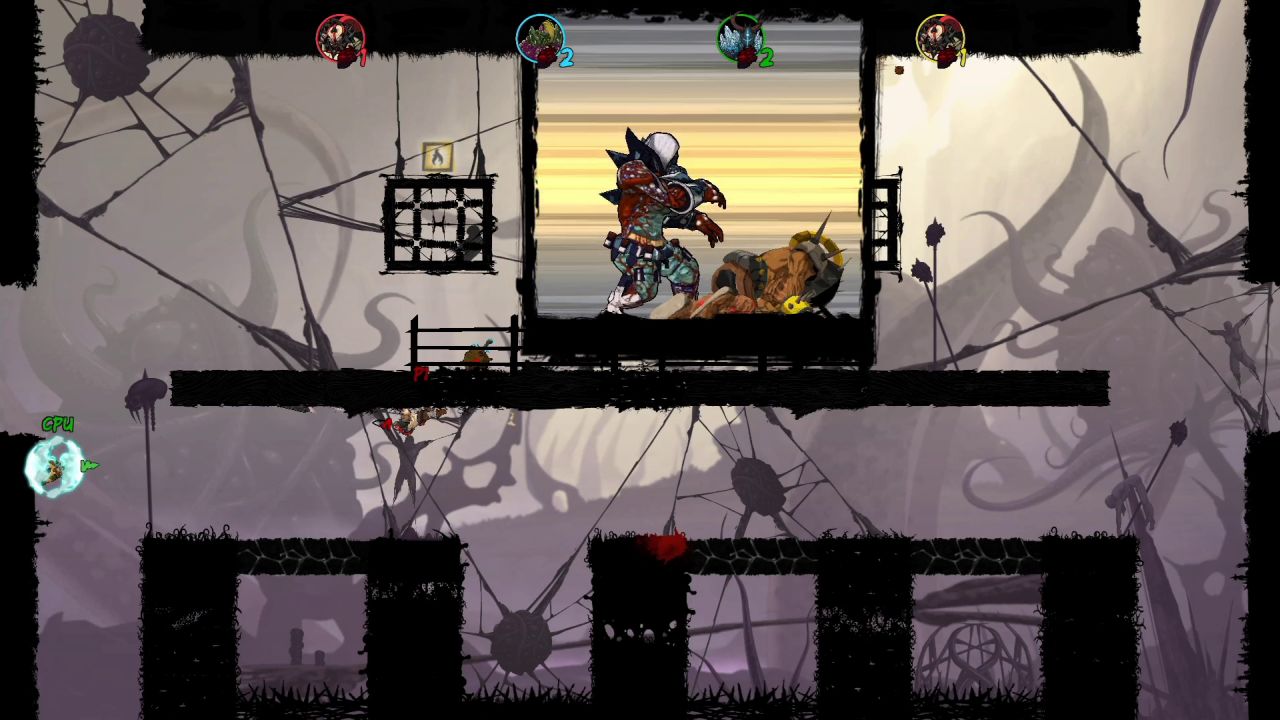Expand the blue player's score counter showing 2

(567, 58)
